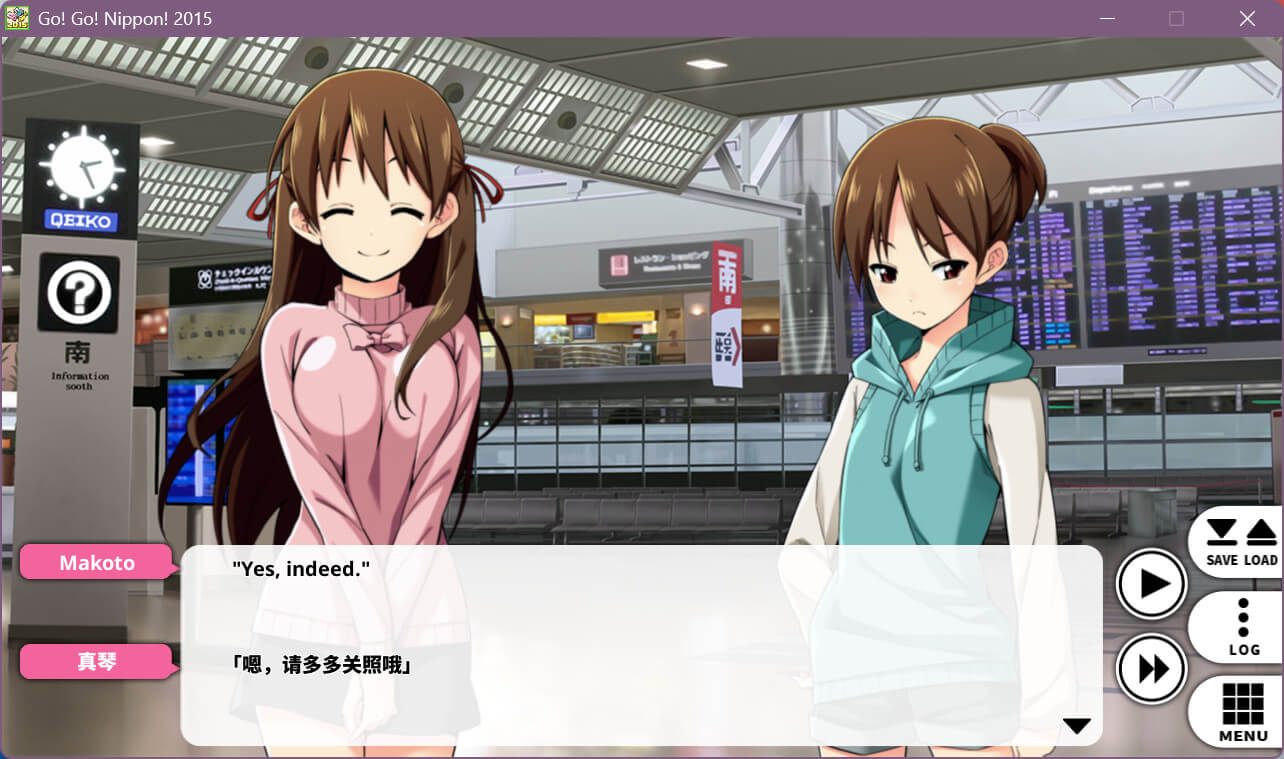Minimize the game window

[1106, 18]
